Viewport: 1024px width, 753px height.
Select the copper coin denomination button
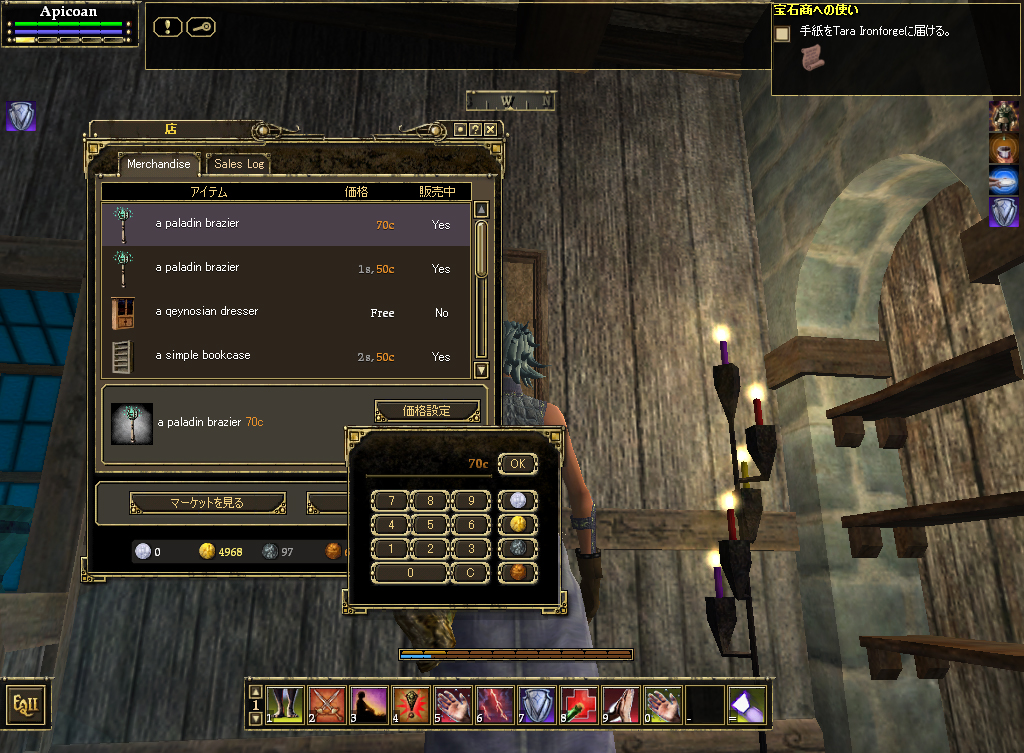pyautogui.click(x=517, y=573)
